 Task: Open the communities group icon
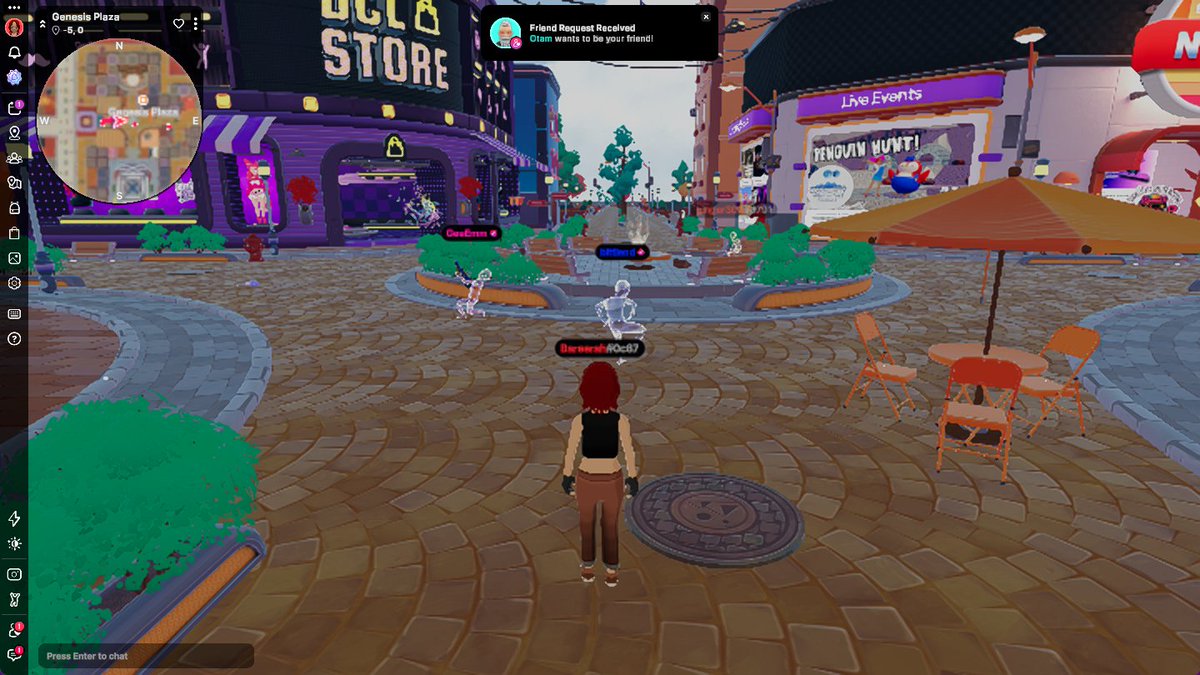14,158
